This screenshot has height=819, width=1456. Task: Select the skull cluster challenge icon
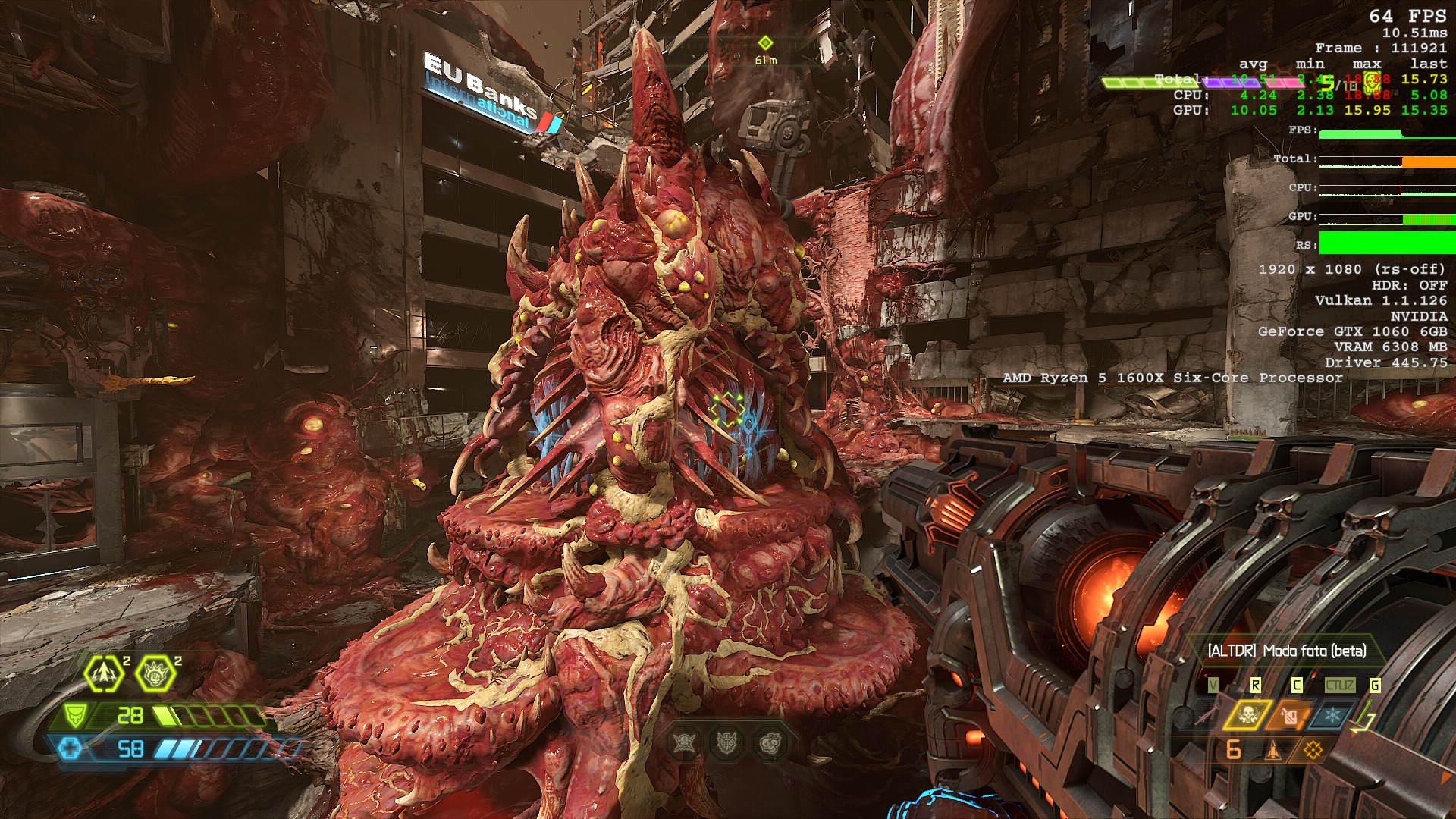pos(771,743)
